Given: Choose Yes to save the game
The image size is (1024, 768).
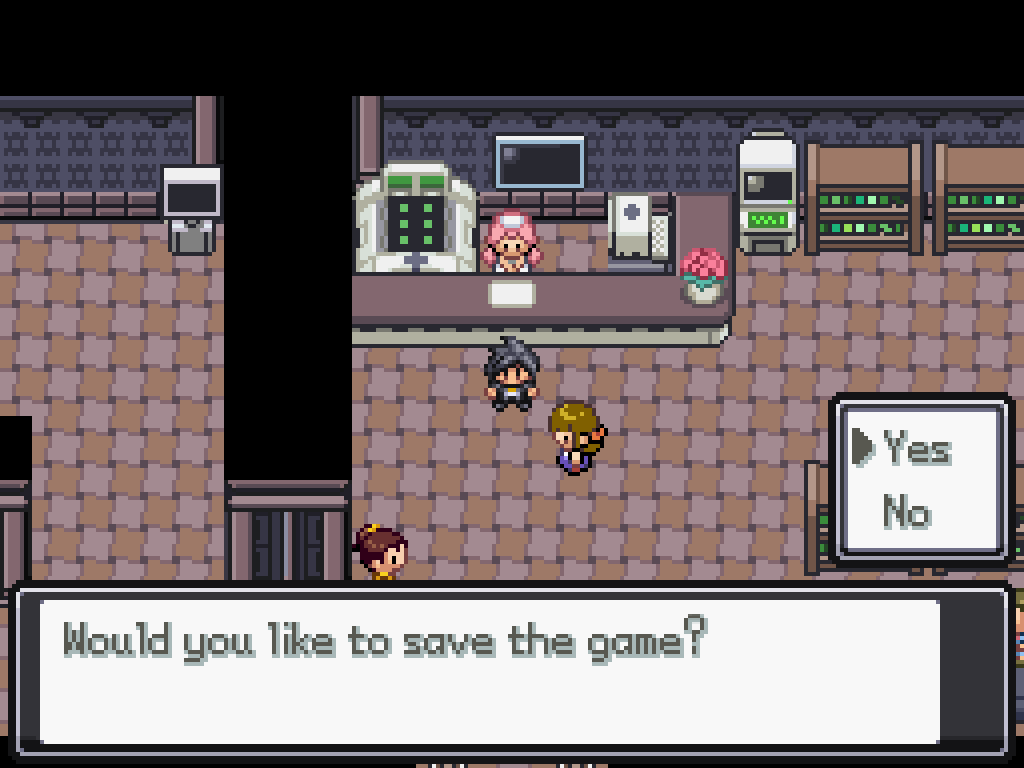Looking at the screenshot, I should click(916, 449).
